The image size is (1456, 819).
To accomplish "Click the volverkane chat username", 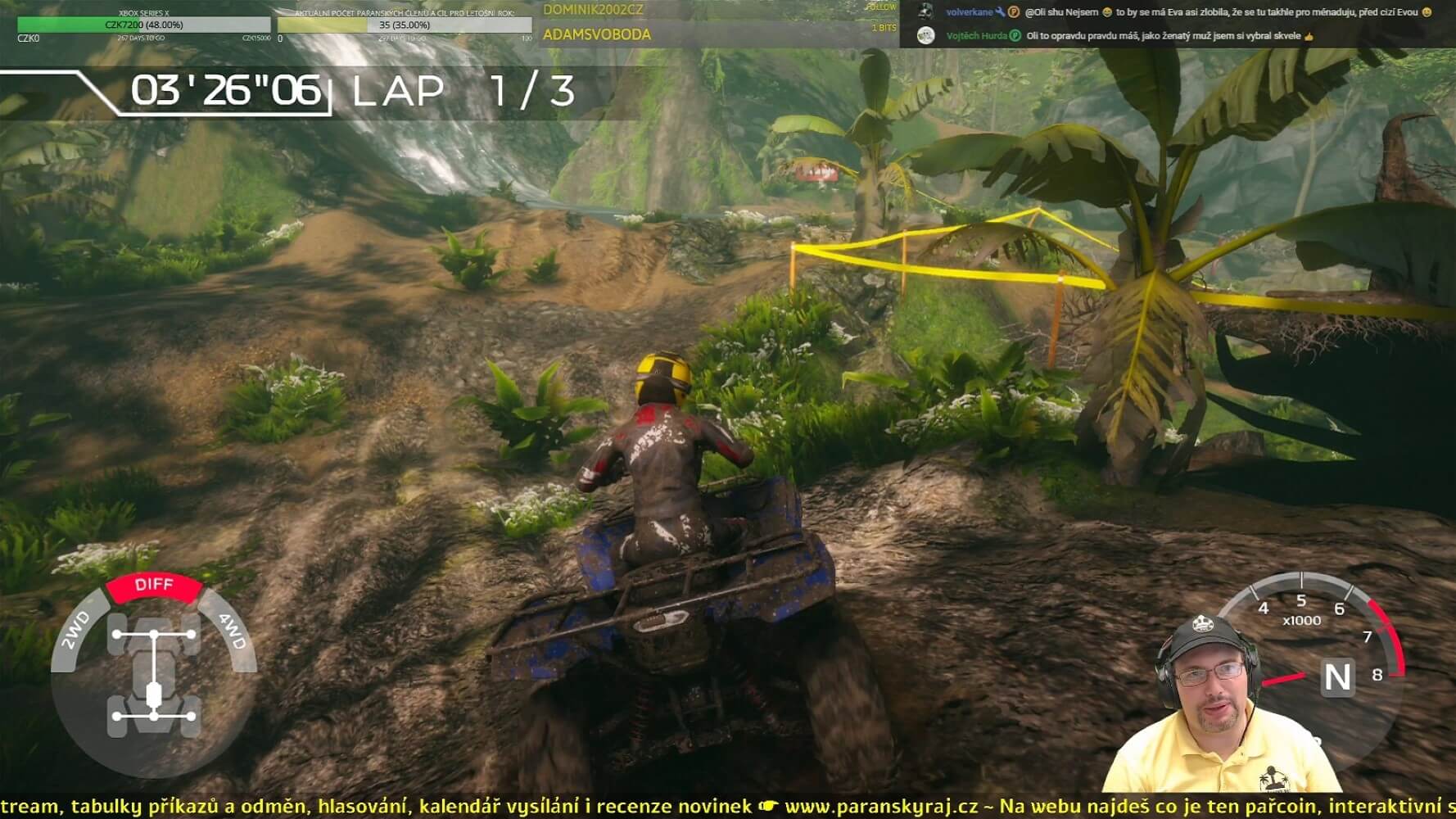I will click(x=968, y=12).
